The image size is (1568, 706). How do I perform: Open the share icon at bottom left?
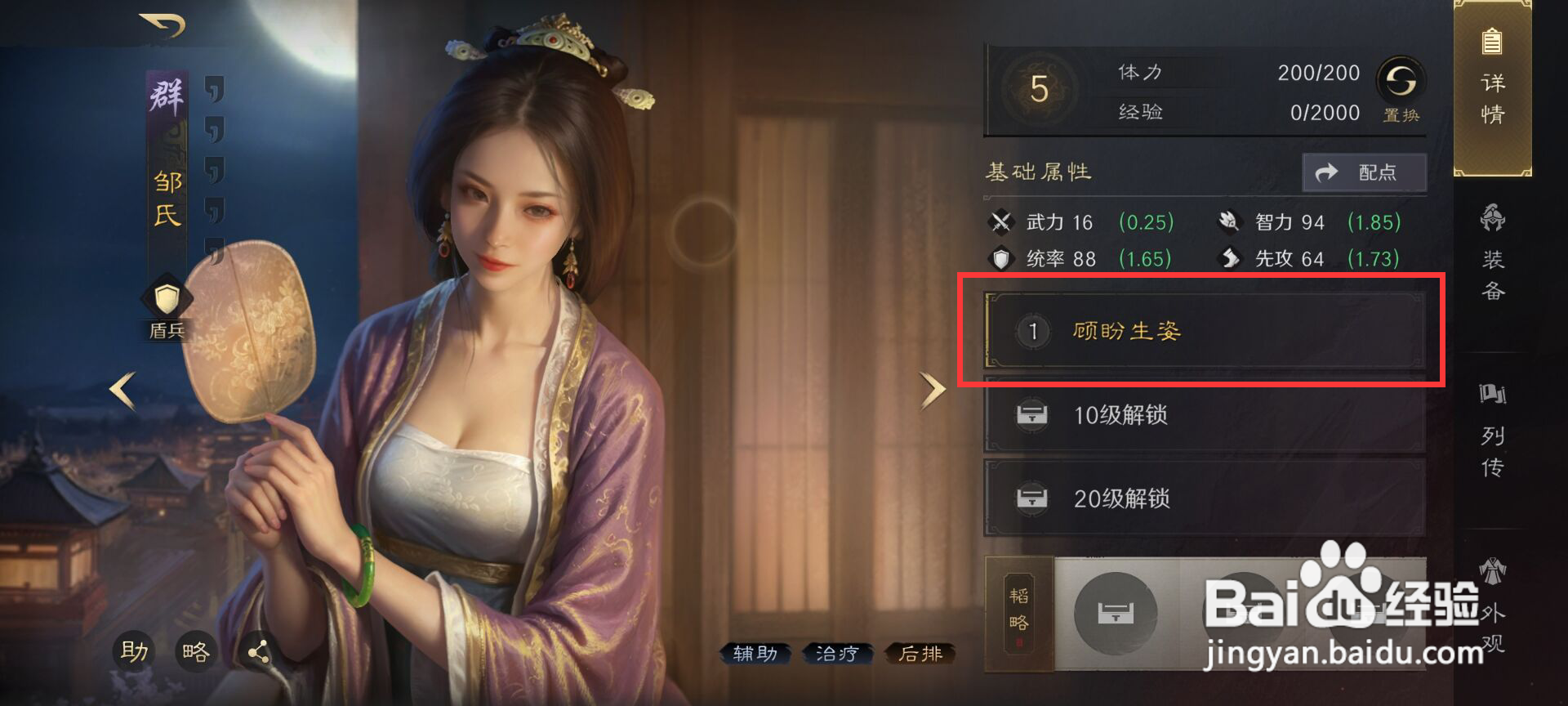[x=260, y=652]
